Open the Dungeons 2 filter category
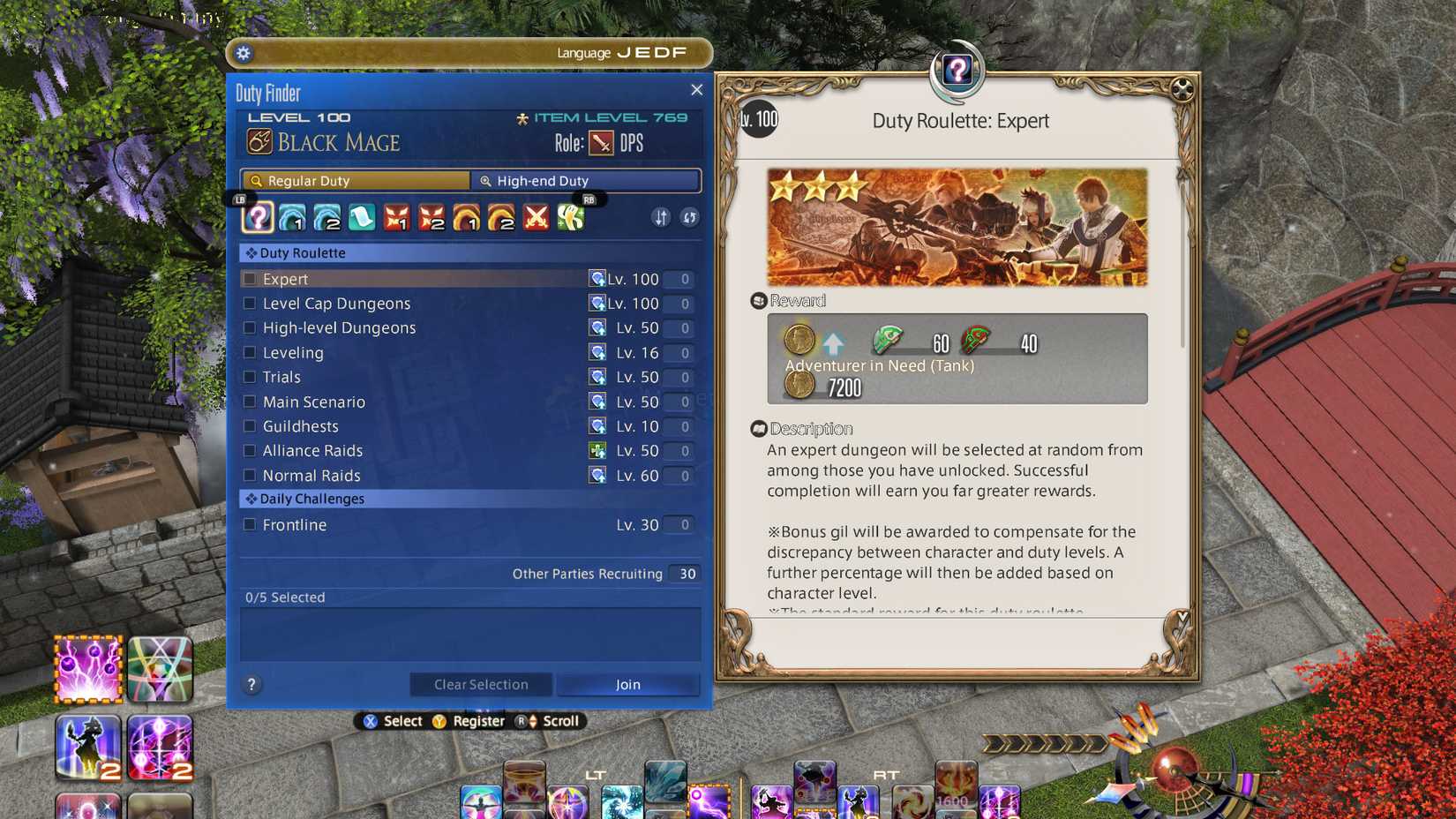Viewport: 1456px width, 819px height. pyautogui.click(x=327, y=217)
